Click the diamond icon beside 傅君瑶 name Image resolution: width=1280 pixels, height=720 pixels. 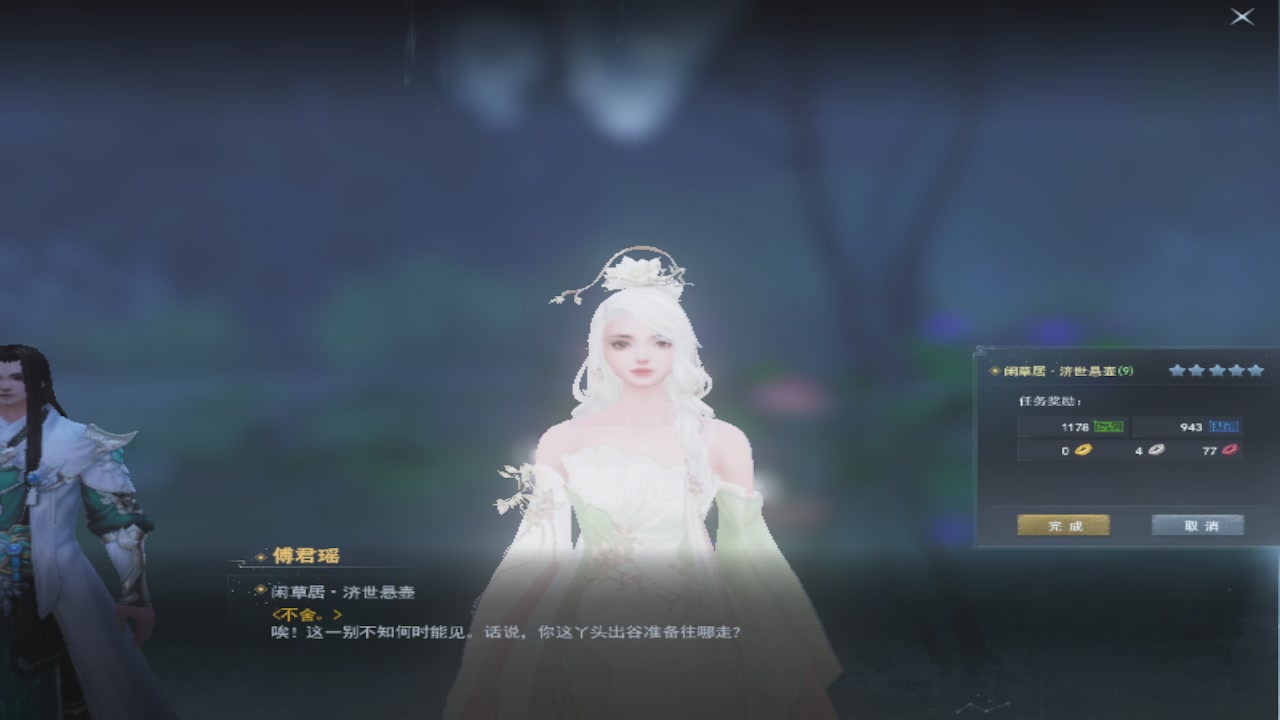pos(261,555)
